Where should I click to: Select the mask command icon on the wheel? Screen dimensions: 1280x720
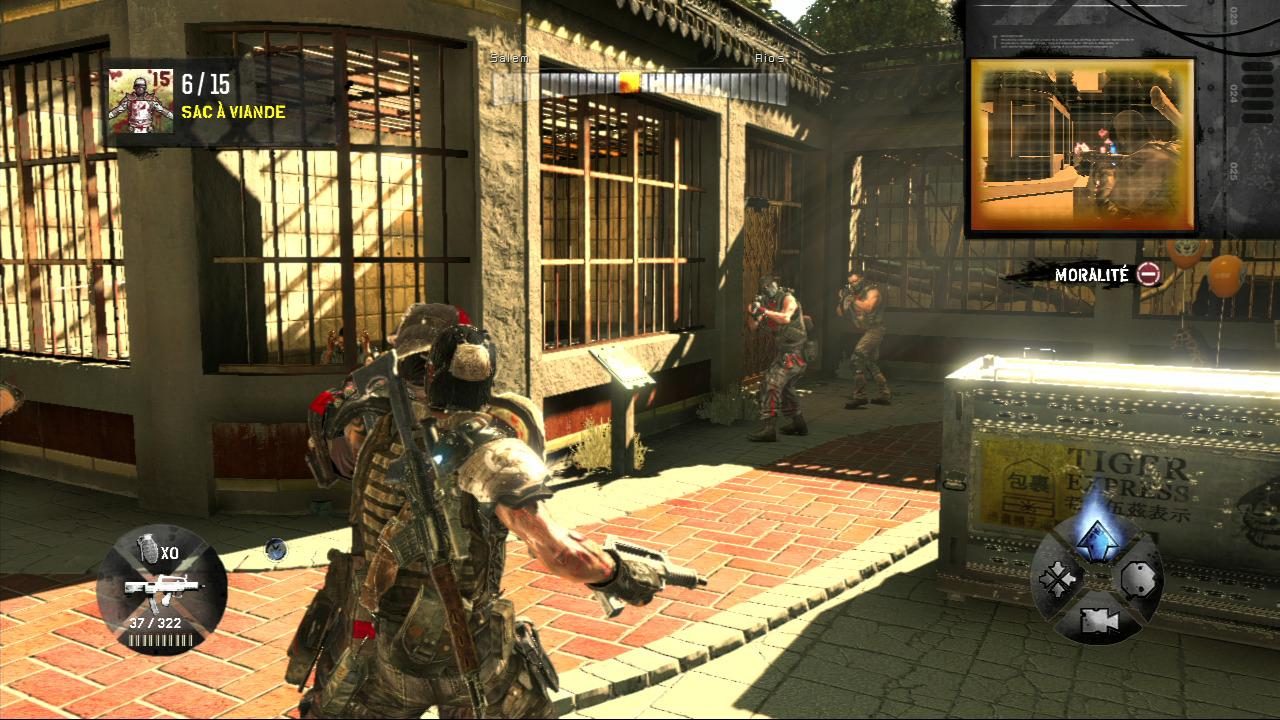point(1137,578)
